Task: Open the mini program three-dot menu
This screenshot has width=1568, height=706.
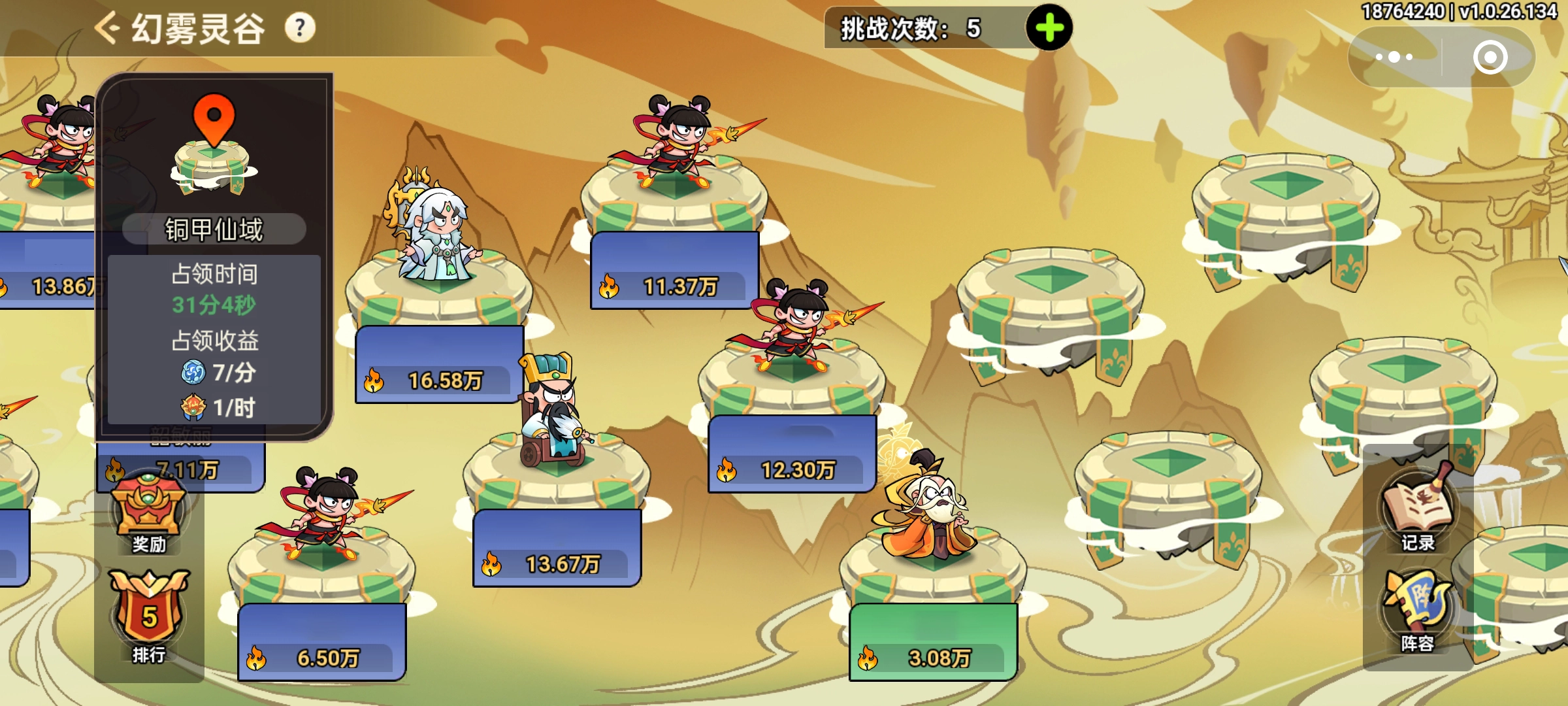Action: point(1394,58)
